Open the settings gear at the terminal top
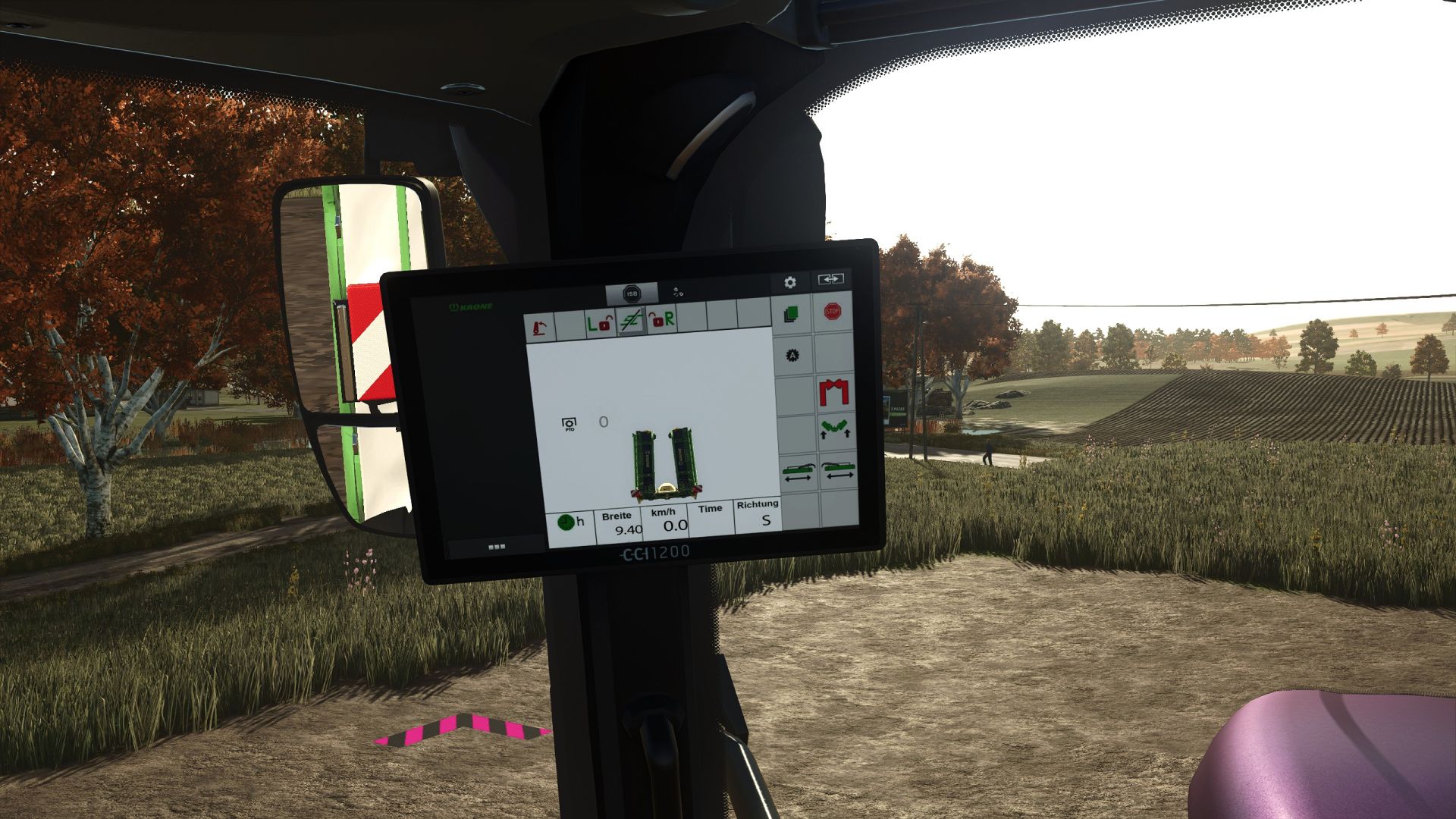The height and width of the screenshot is (819, 1456). [789, 283]
